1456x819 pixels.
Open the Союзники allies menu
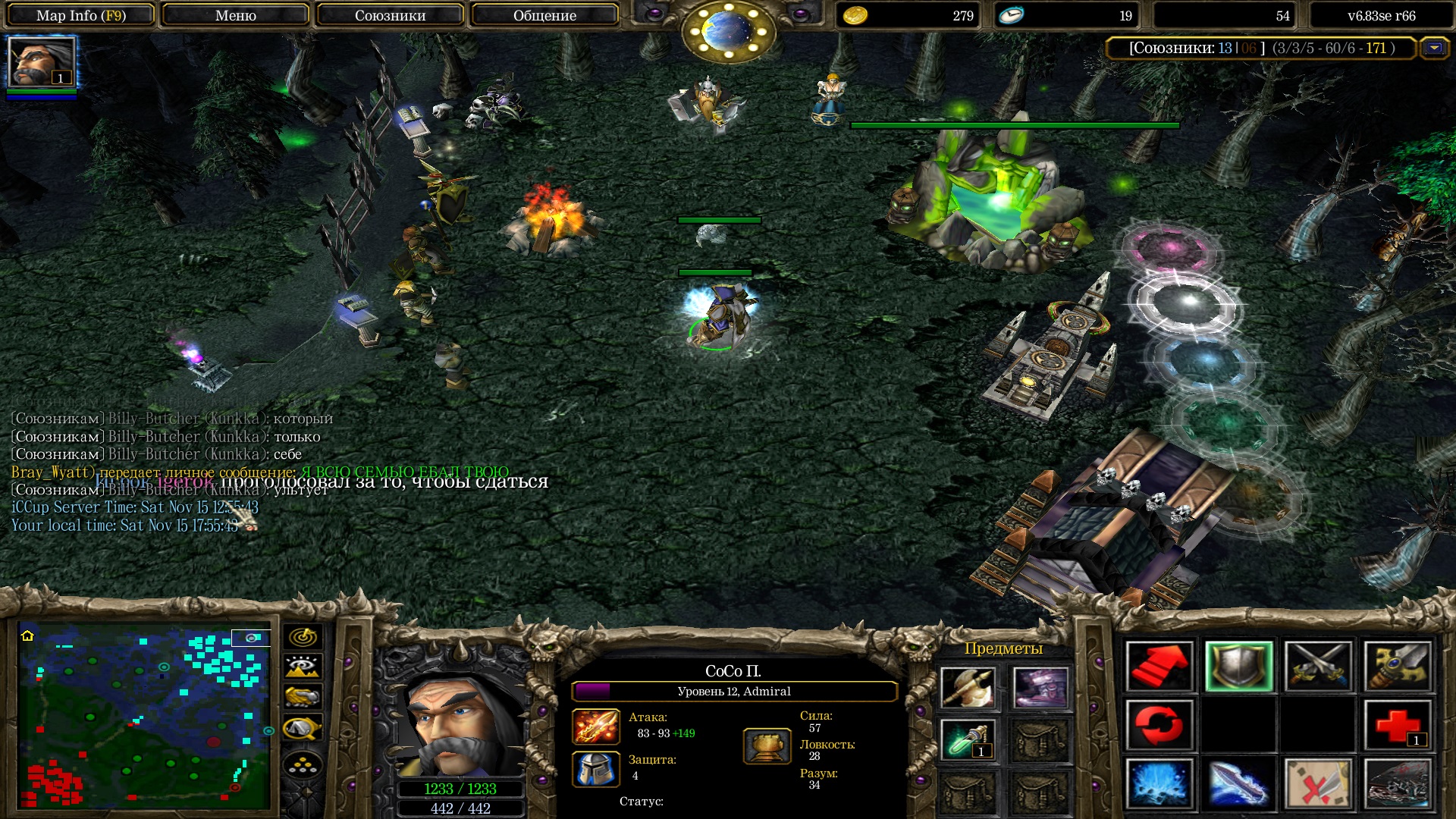tap(390, 15)
